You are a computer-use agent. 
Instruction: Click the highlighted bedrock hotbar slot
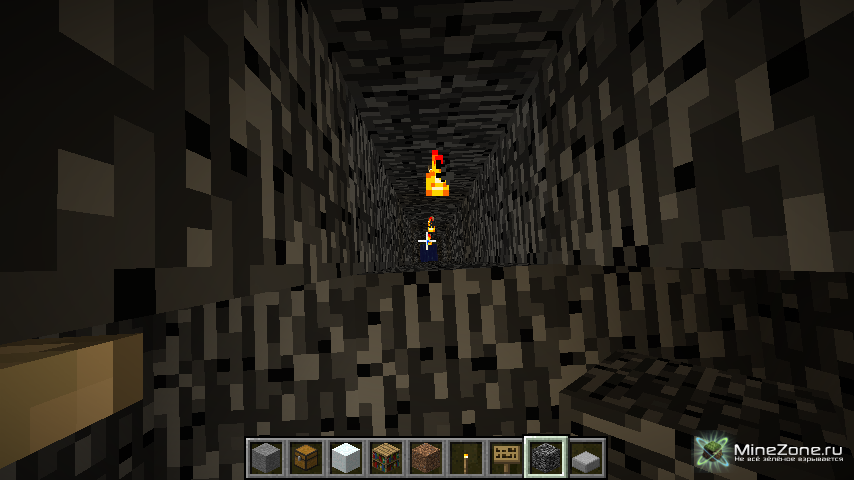tap(546, 457)
